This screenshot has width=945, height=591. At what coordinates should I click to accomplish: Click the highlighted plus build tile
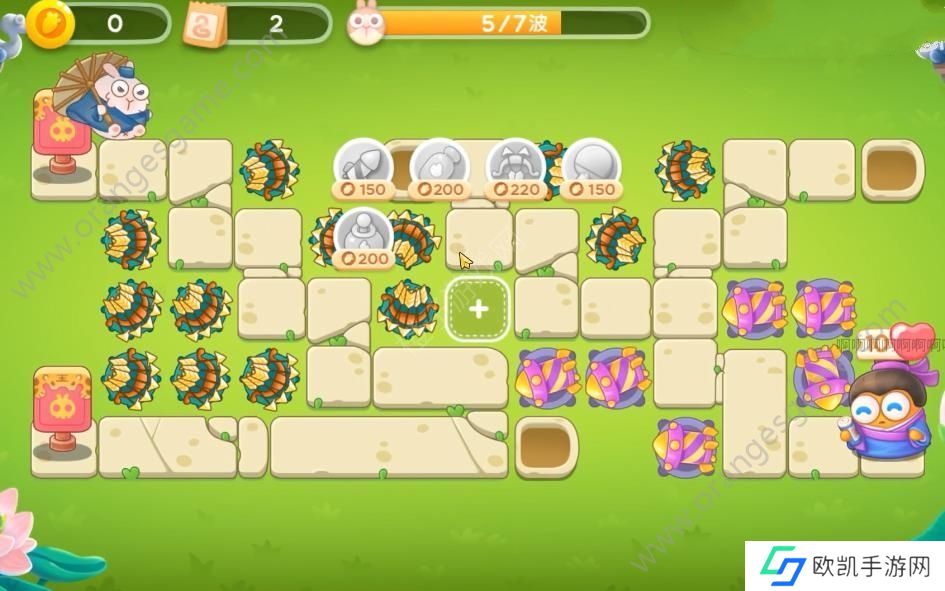[478, 309]
